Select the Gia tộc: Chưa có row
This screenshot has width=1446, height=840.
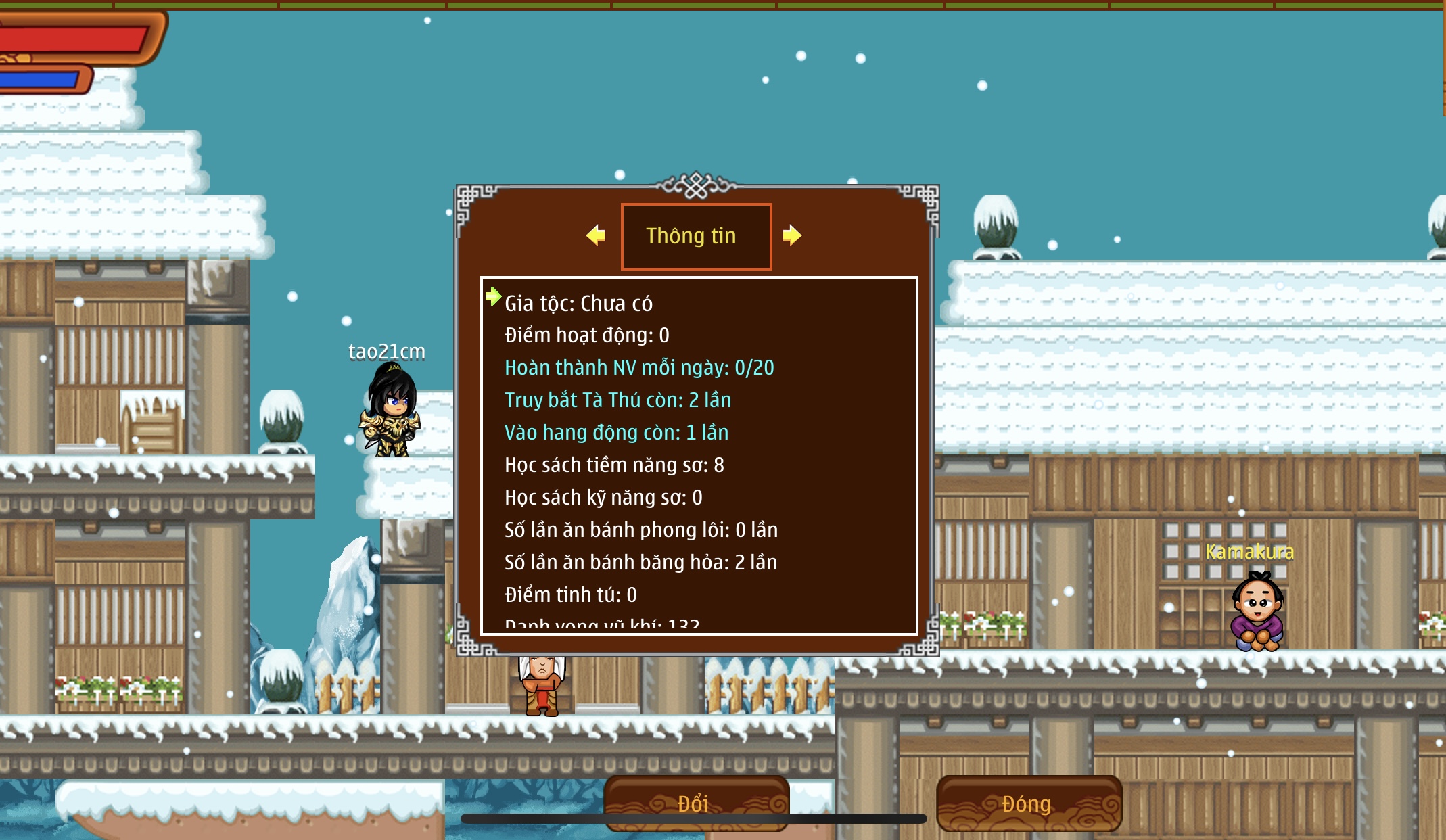click(x=578, y=303)
